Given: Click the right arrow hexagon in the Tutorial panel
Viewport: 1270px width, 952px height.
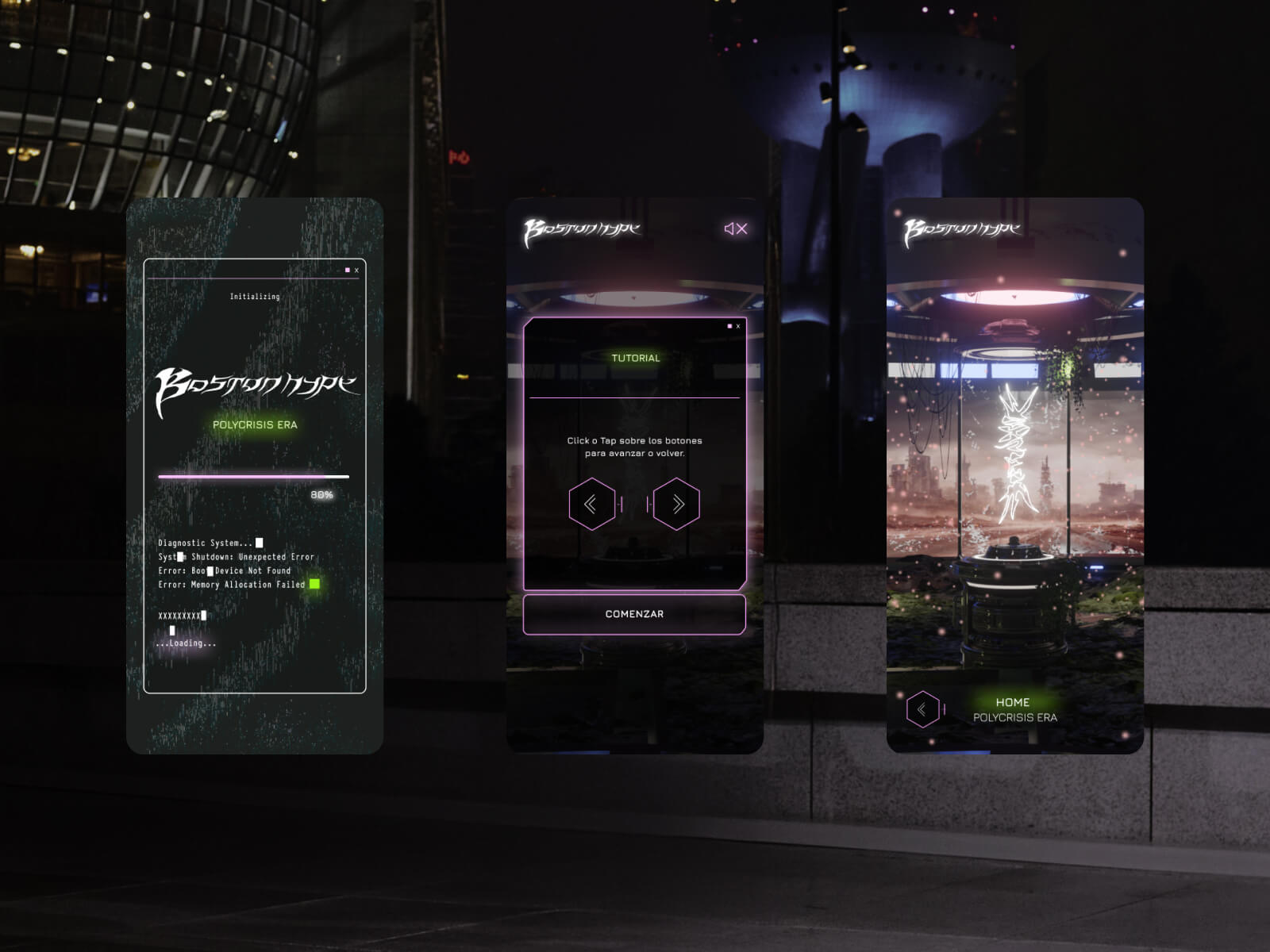Looking at the screenshot, I should point(677,504).
